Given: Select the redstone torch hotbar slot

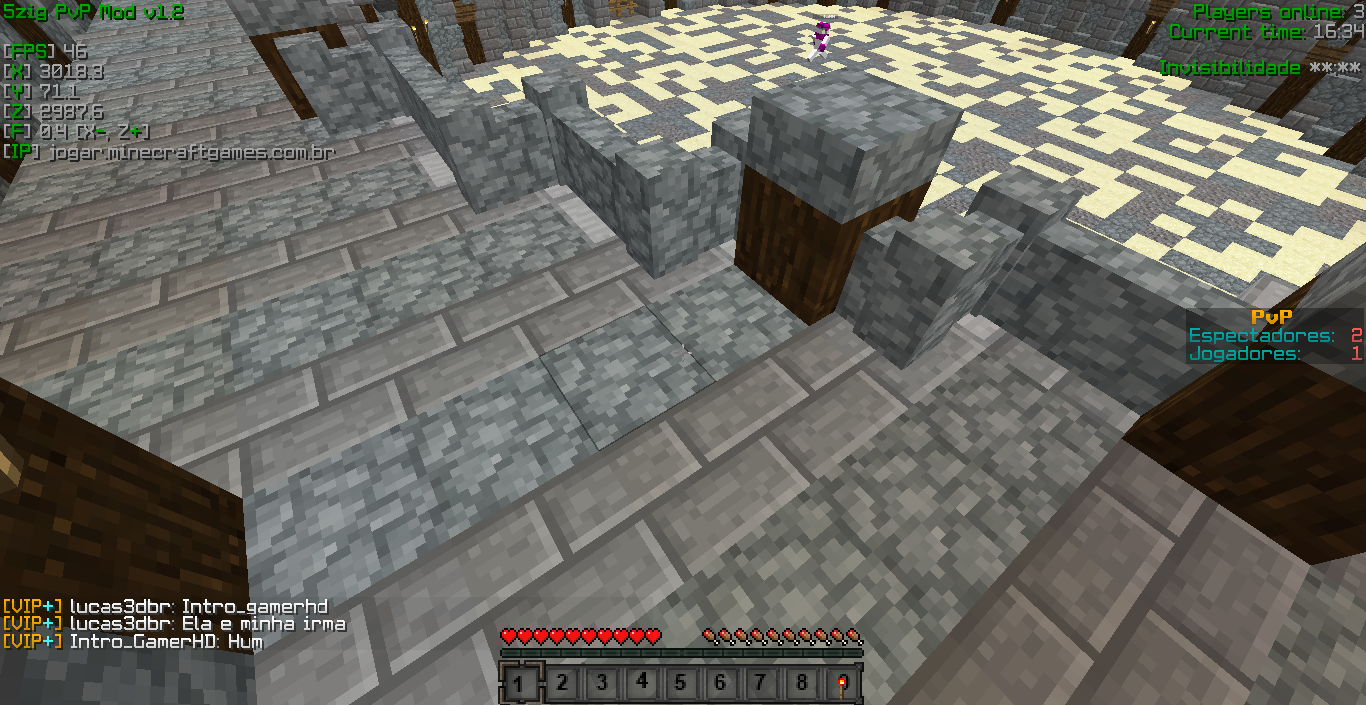Looking at the screenshot, I should 841,684.
